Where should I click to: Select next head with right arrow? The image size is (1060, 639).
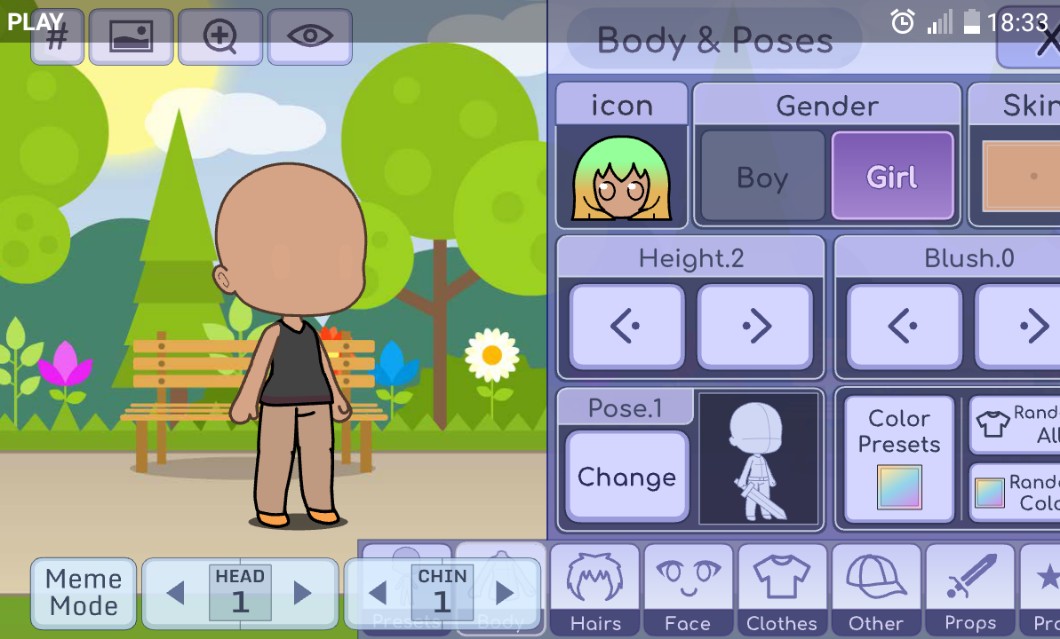(x=302, y=593)
